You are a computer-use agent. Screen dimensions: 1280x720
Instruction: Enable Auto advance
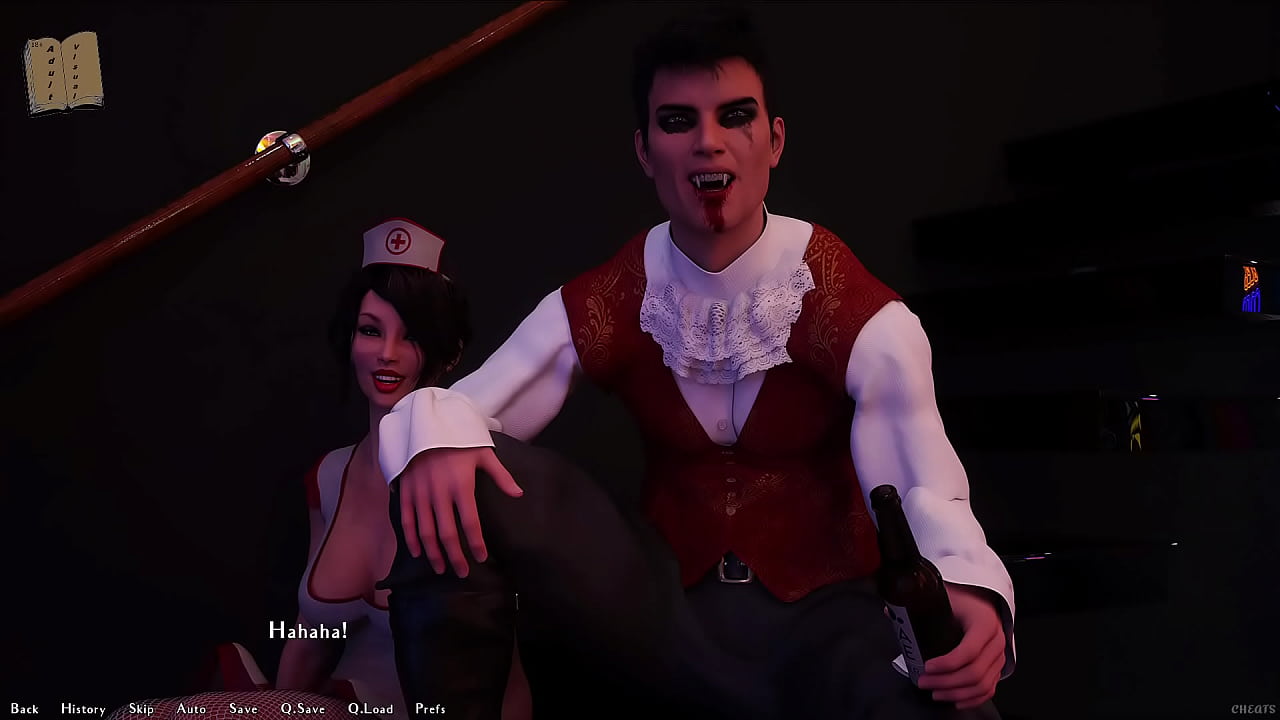coord(191,709)
